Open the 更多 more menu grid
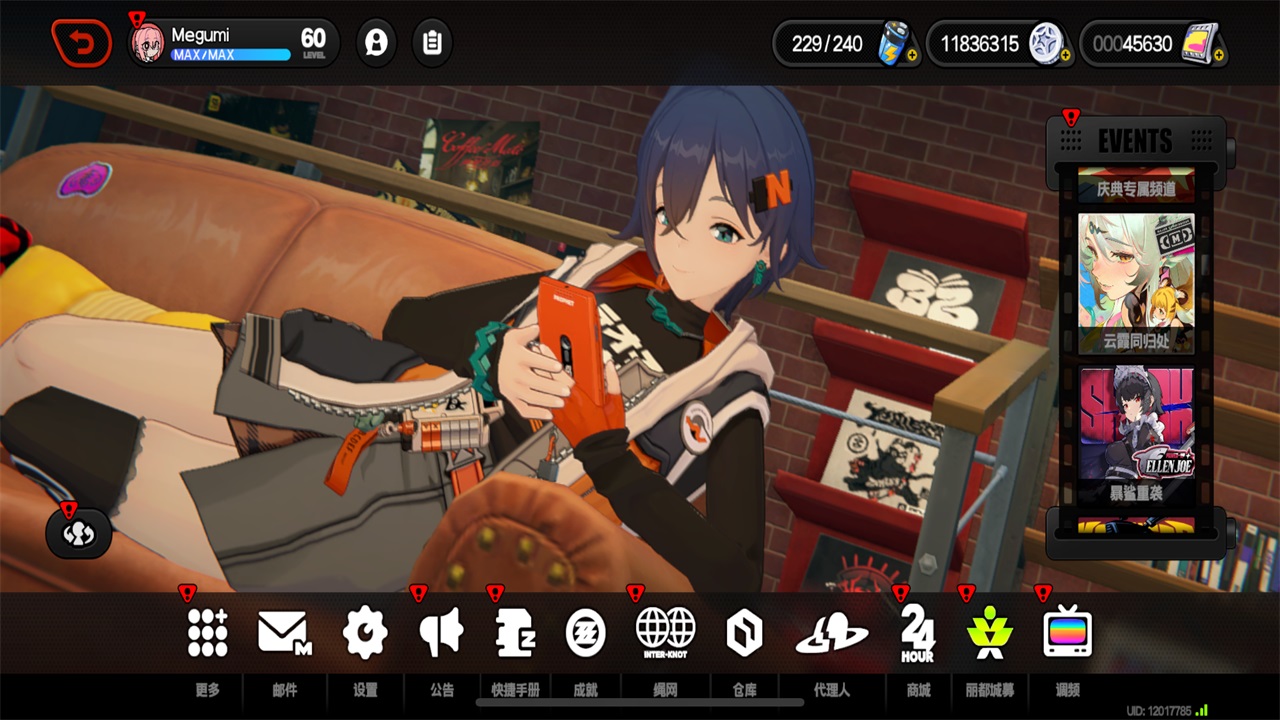The width and height of the screenshot is (1280, 720). click(207, 633)
